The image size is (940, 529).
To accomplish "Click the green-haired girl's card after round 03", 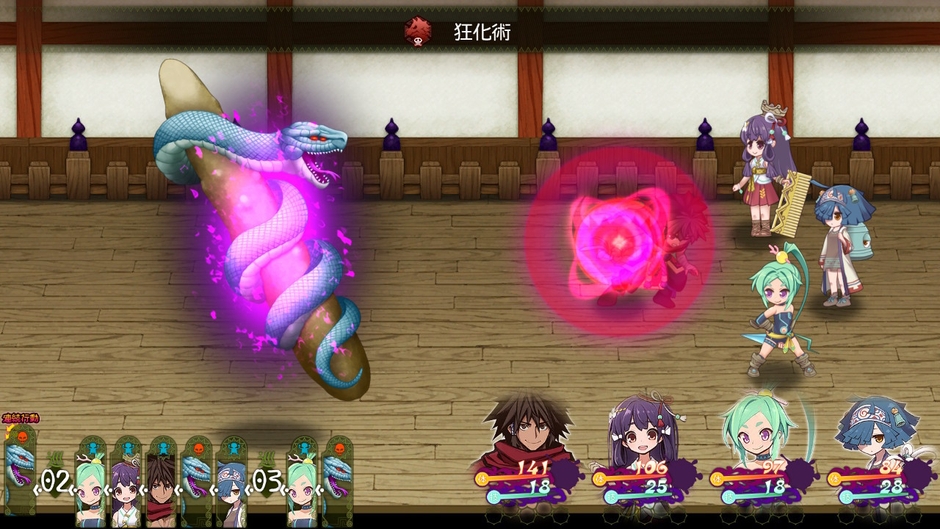I will coord(302,482).
